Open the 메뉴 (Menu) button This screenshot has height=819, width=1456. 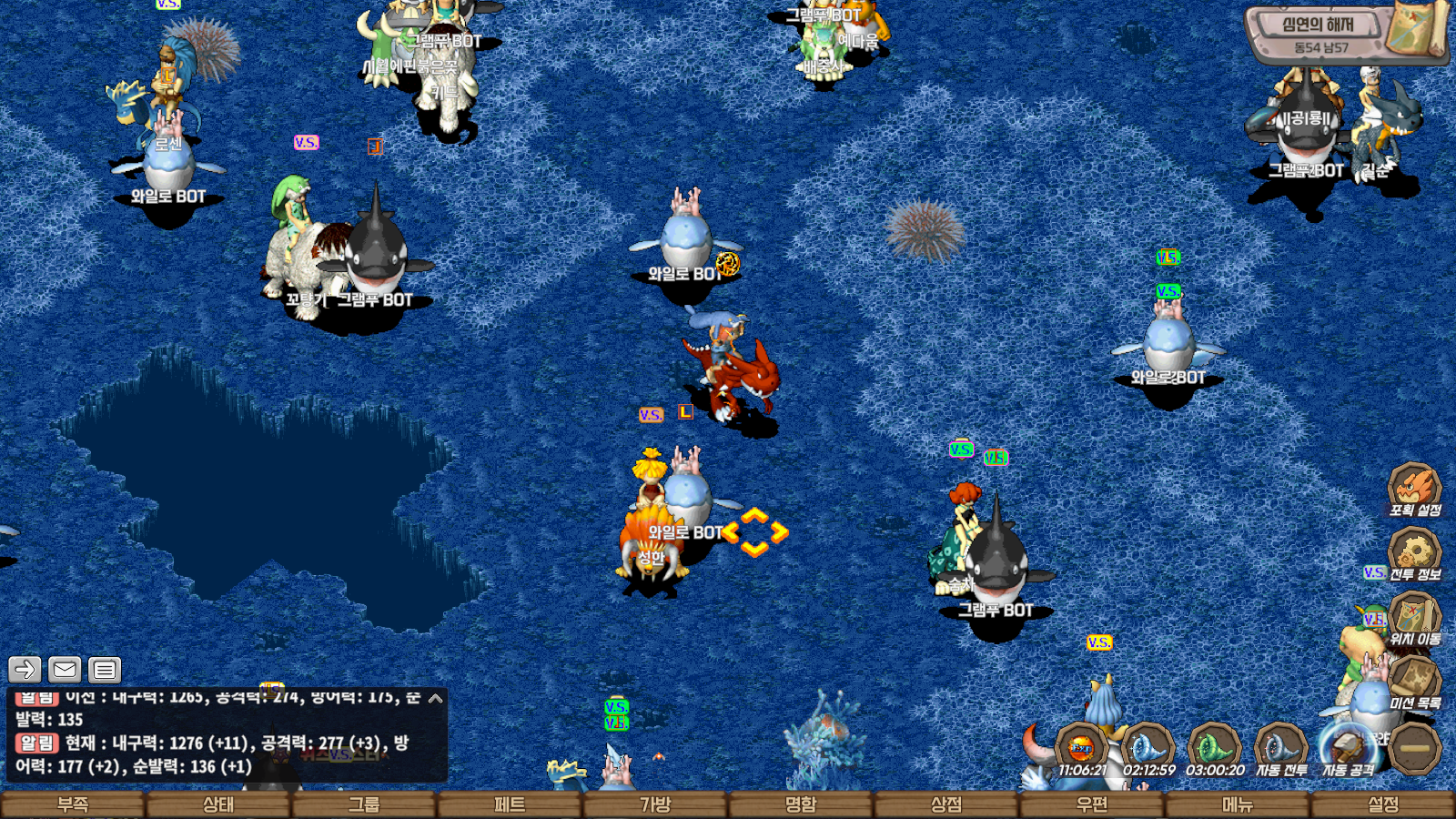1238,804
